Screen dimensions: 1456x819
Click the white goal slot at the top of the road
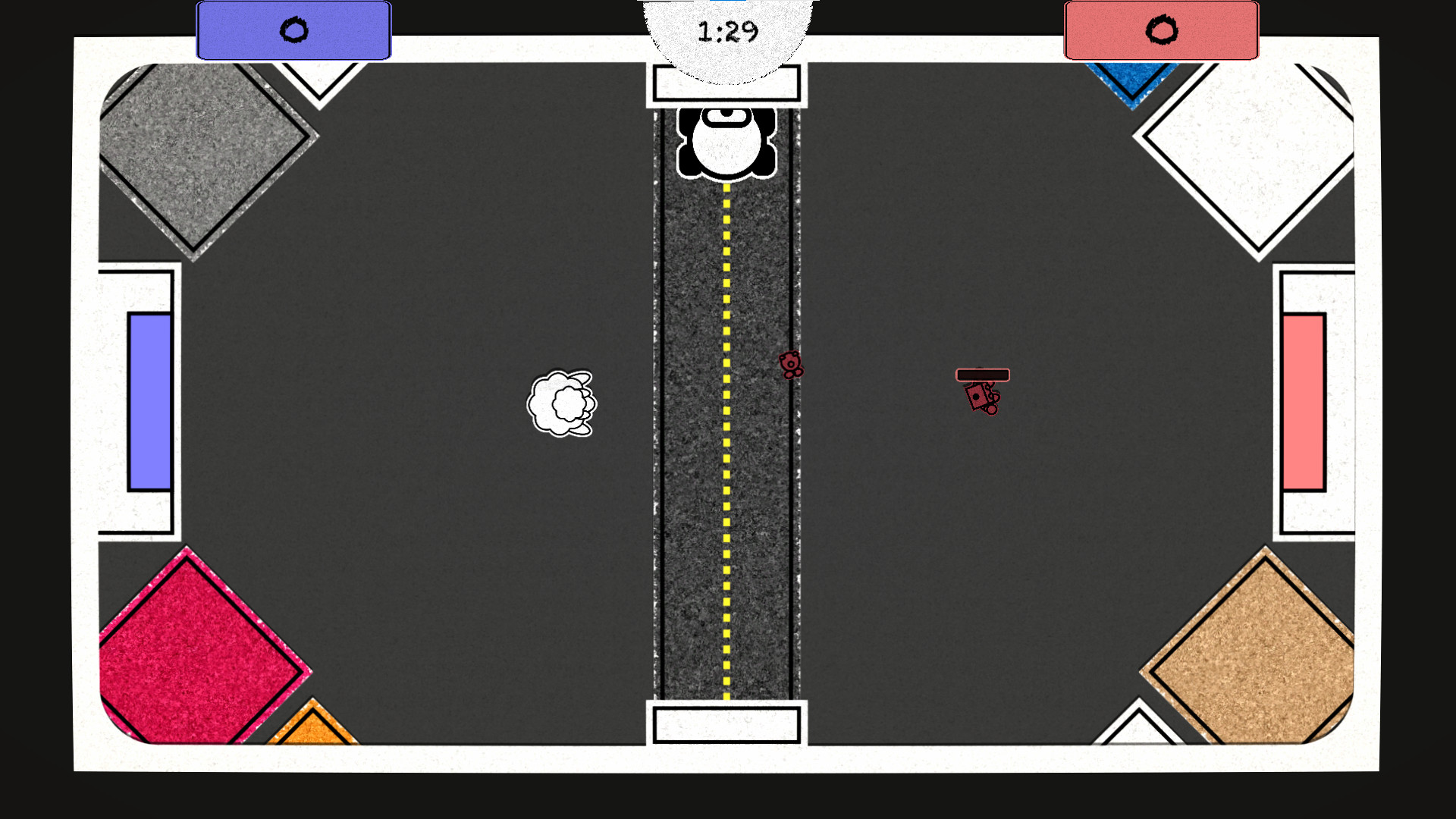click(726, 82)
